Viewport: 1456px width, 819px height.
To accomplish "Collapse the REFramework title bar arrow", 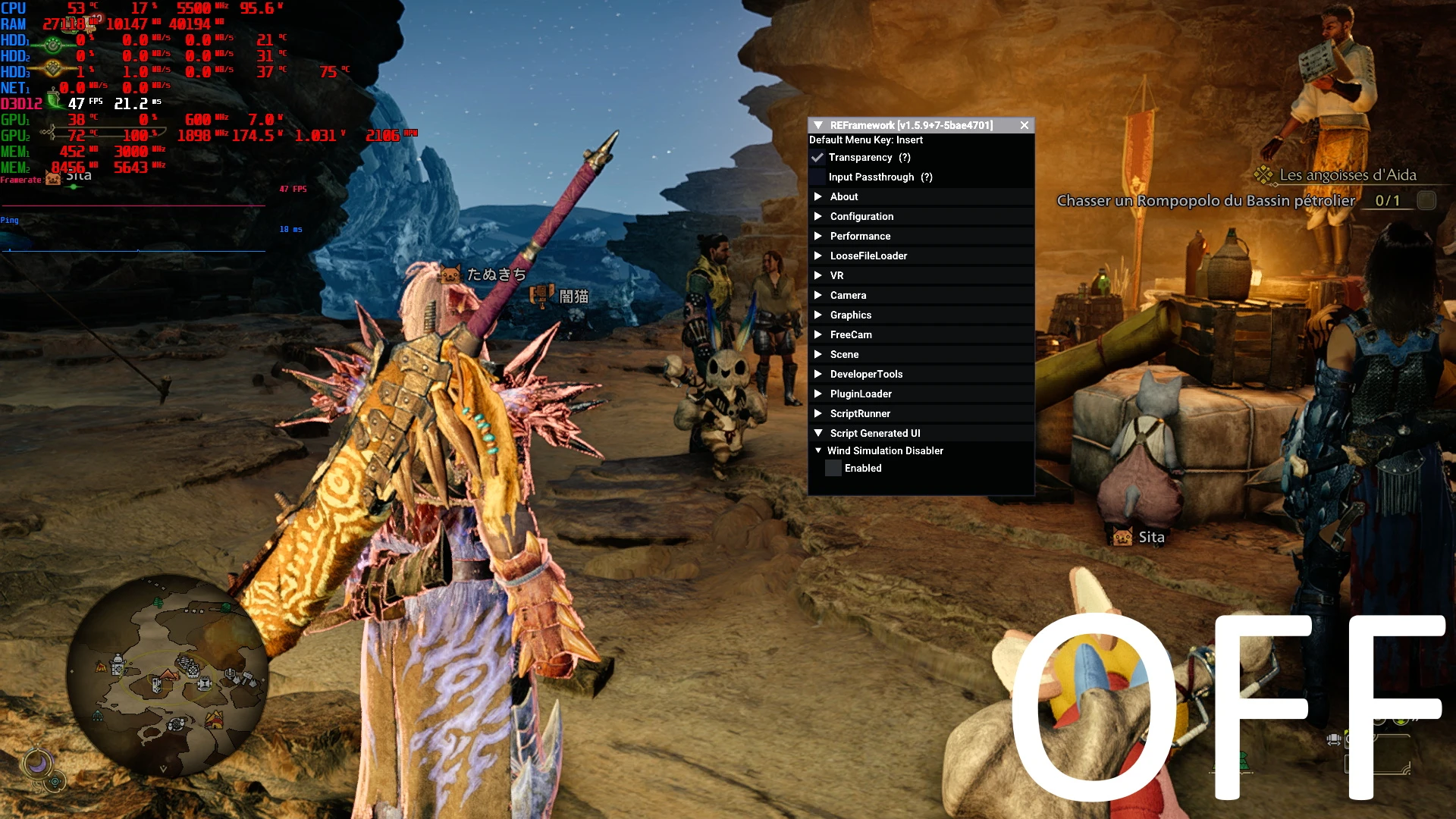I will point(818,125).
